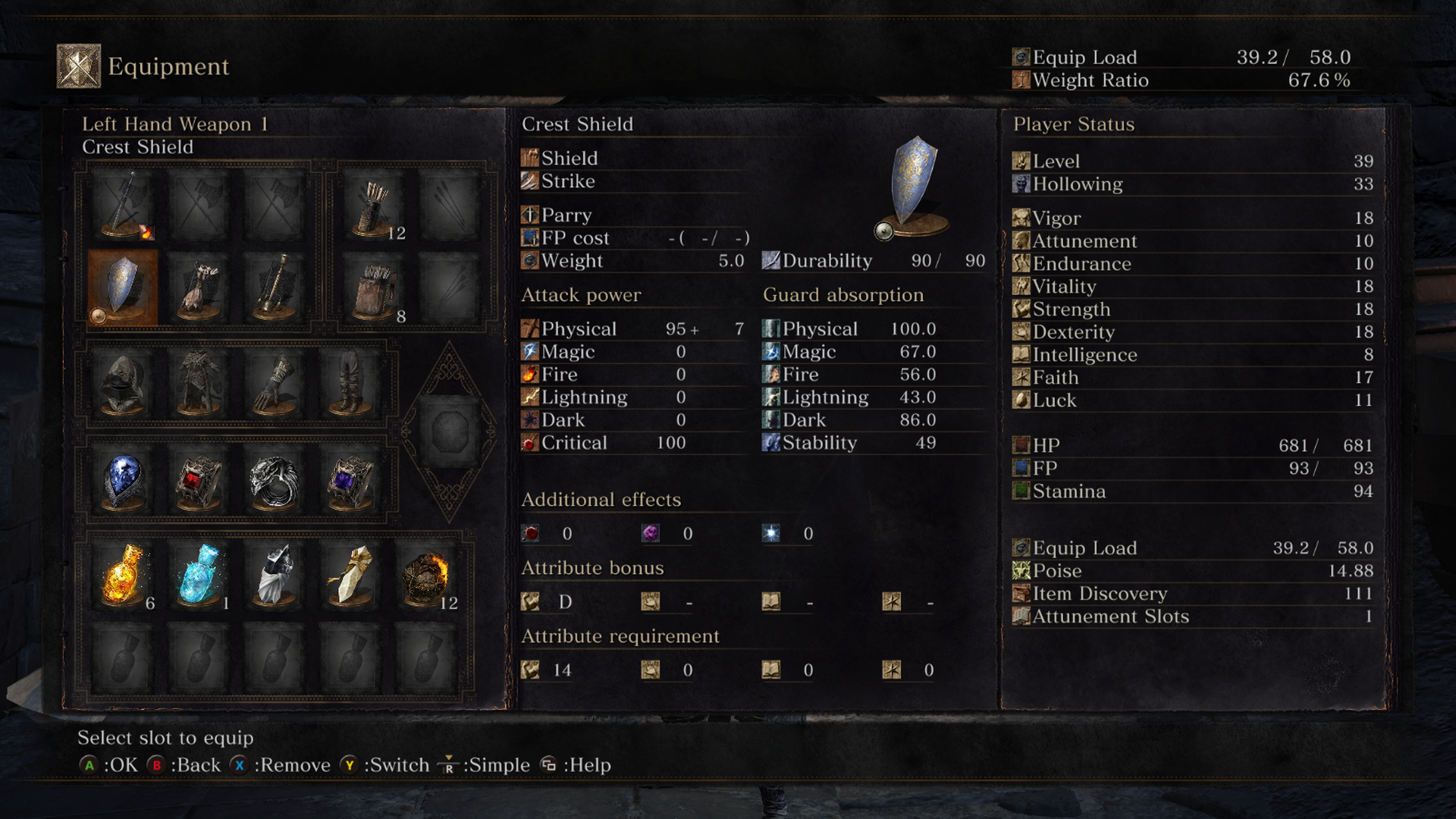Choose the purple gem ring slot

(350, 481)
